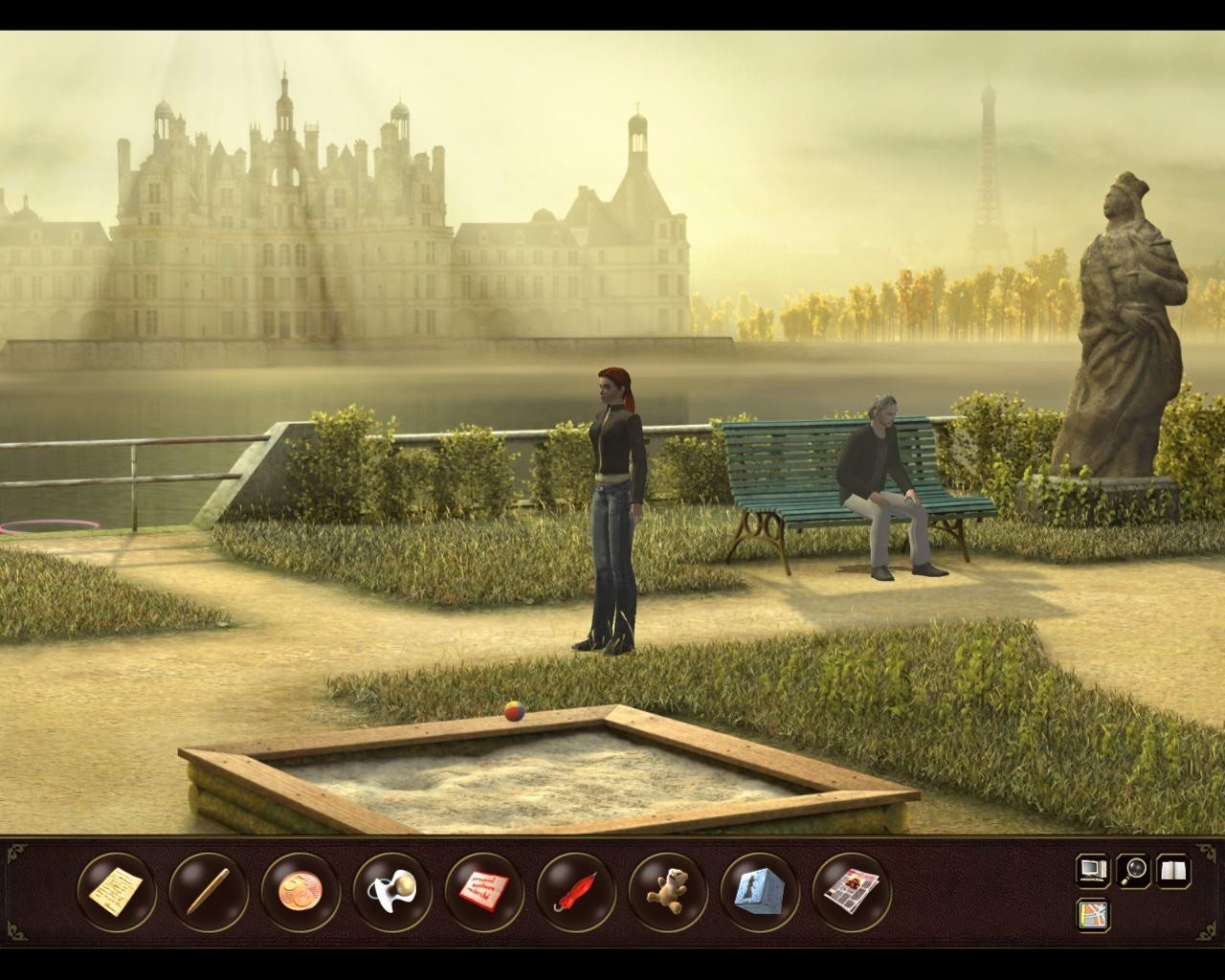Choose the baby pacifier item
Viewport: 1225px width, 980px height.
[x=391, y=890]
